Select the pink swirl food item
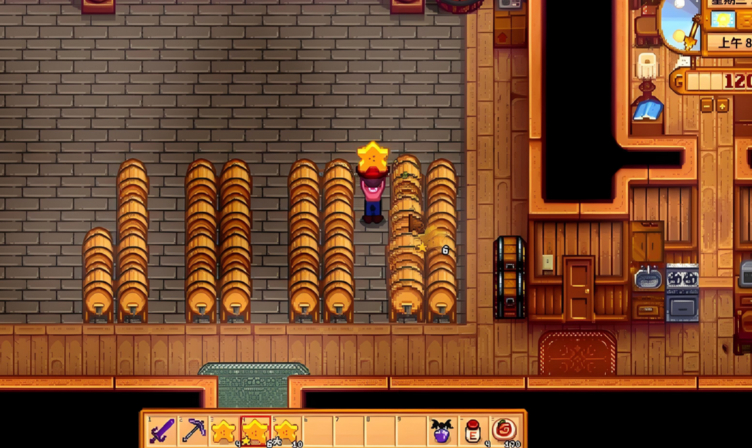The width and height of the screenshot is (752, 448). click(x=503, y=431)
